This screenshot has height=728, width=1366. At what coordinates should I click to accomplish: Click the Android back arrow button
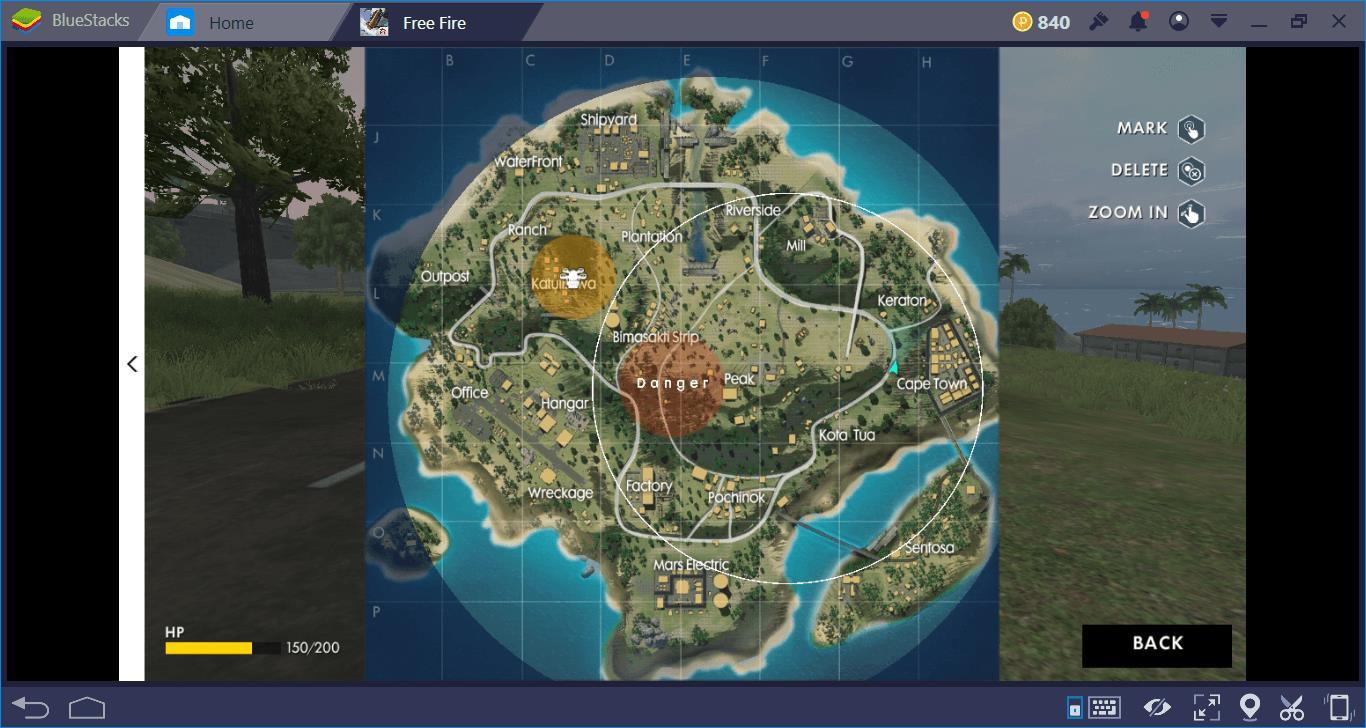[x=31, y=707]
